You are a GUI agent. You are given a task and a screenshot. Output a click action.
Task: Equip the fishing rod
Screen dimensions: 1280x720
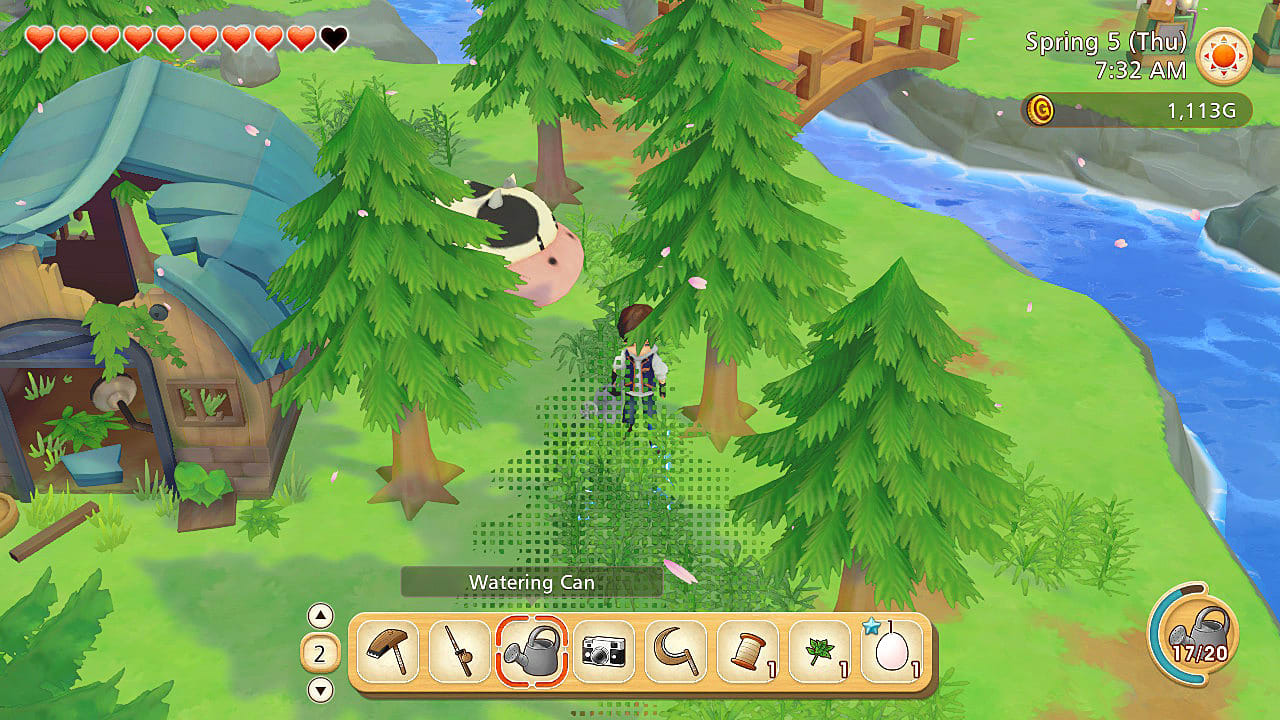pyautogui.click(x=459, y=651)
